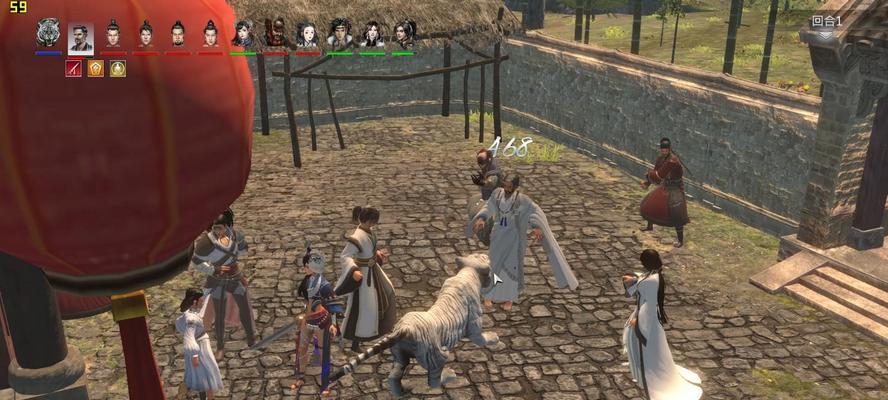Choose the headband swordsman portrait
This screenshot has width=888, height=400.
click(x=339, y=33)
